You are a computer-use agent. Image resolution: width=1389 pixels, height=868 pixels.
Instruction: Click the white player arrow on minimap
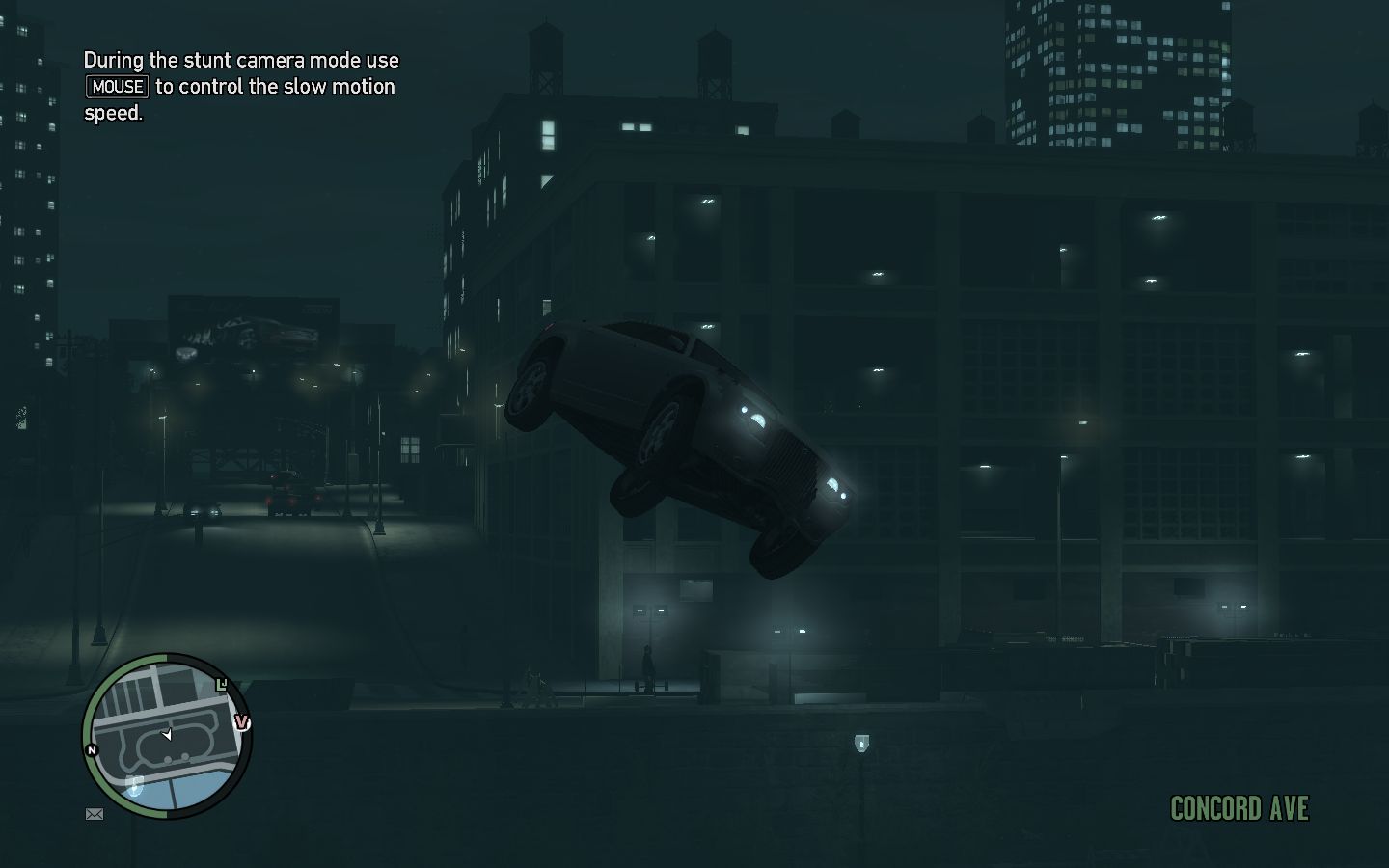166,735
